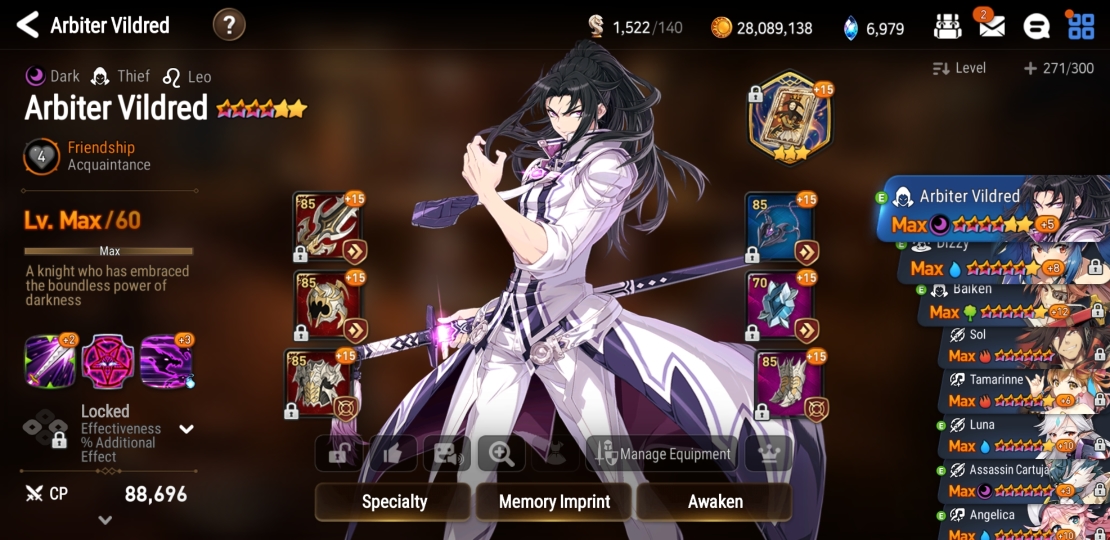1110x540 pixels.
Task: Select the equipped boots slot
Action: 788,384
